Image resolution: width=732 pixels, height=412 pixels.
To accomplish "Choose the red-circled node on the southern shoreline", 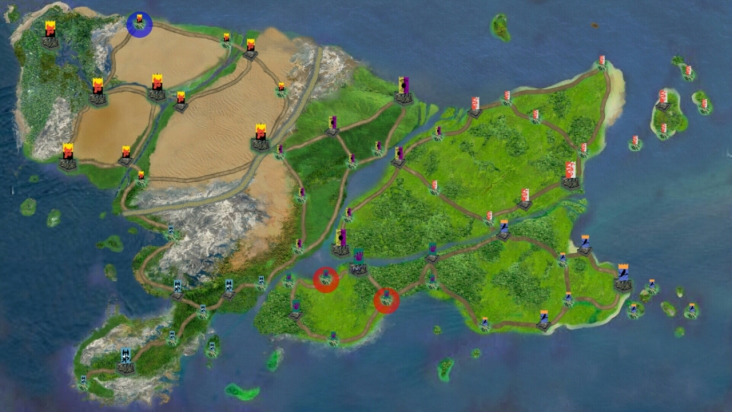I will pos(386,300).
